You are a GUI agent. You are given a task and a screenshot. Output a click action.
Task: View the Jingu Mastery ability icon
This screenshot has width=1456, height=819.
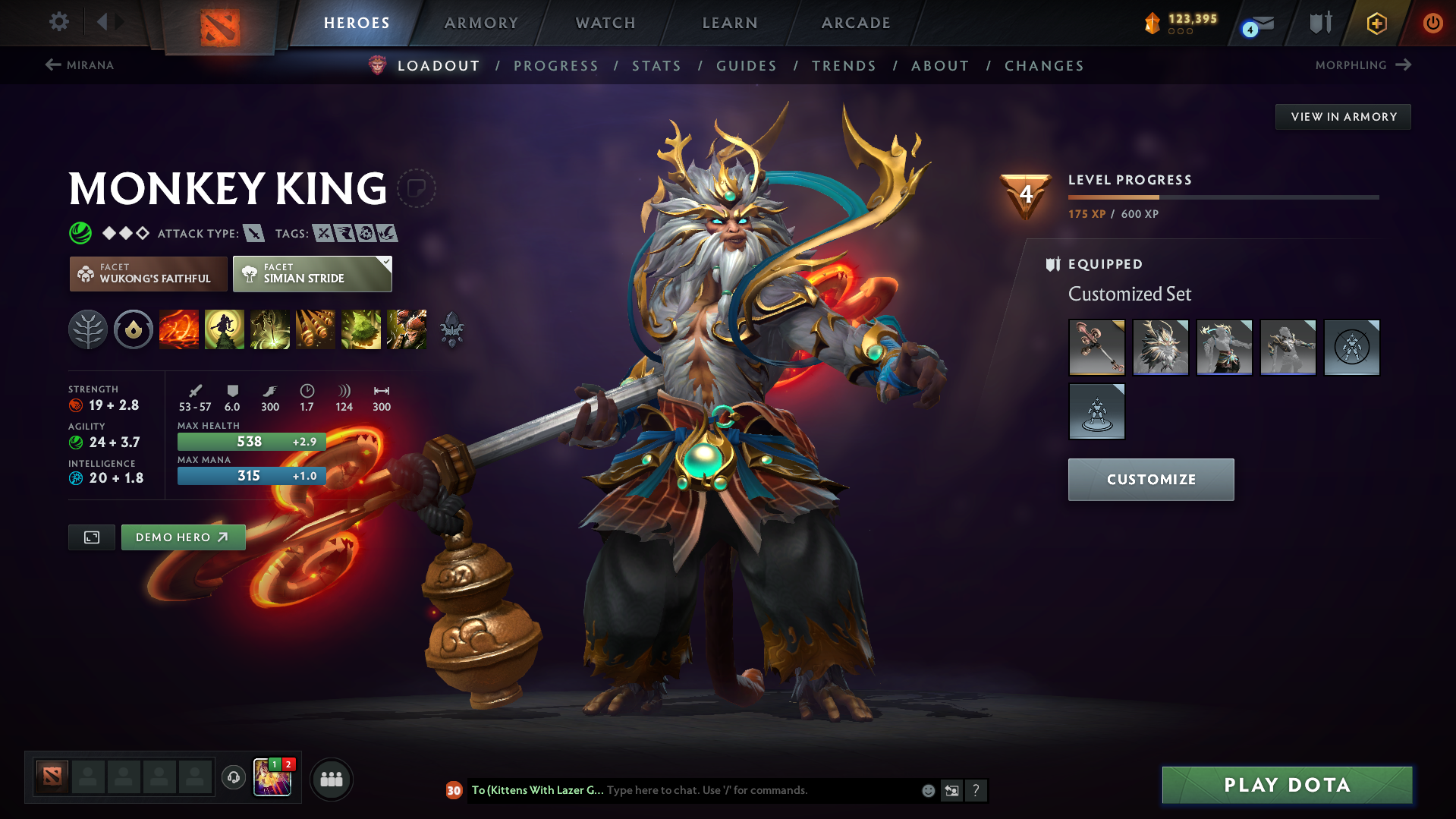pos(316,329)
